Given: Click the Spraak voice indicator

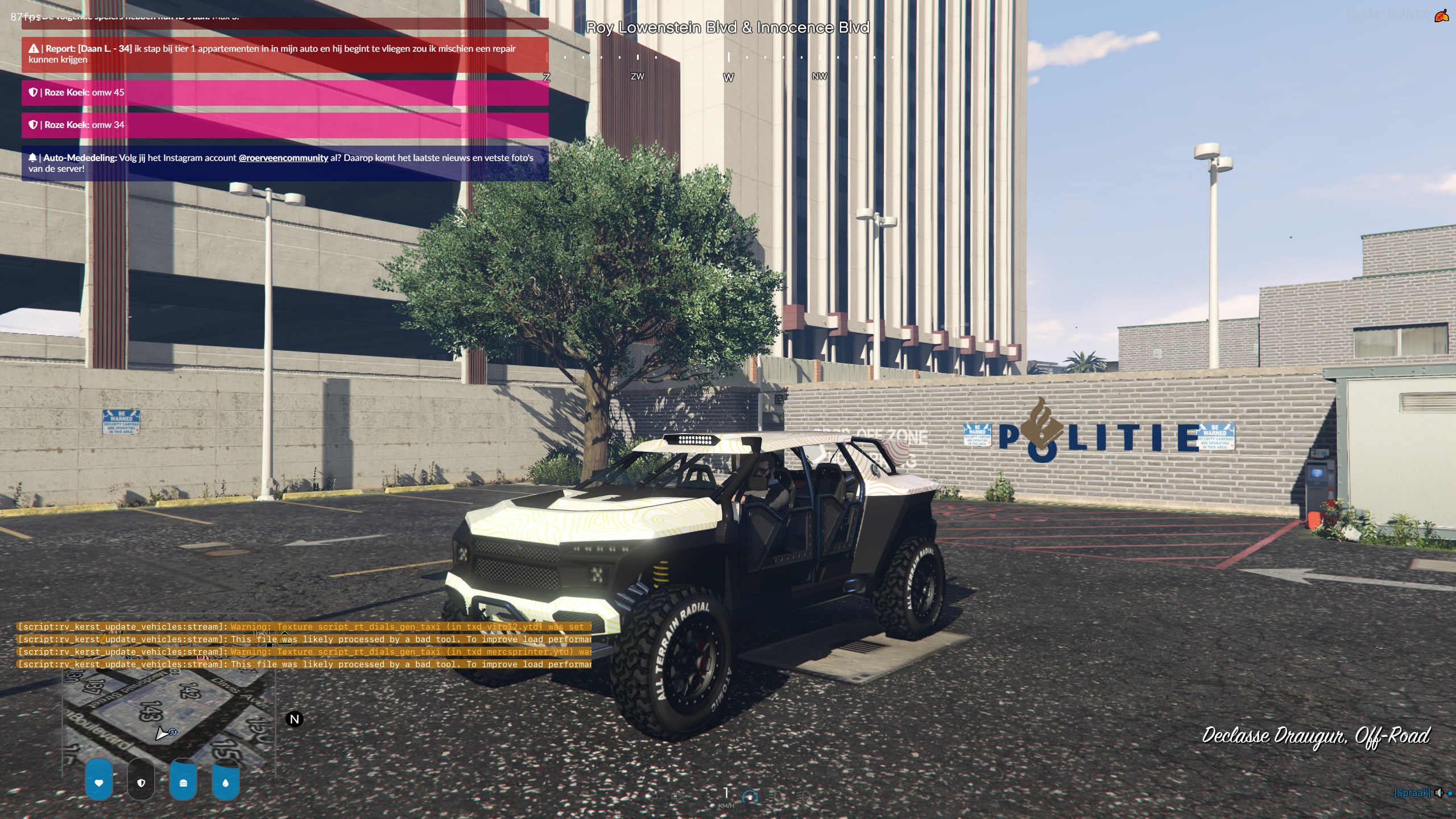Looking at the screenshot, I should [1412, 793].
